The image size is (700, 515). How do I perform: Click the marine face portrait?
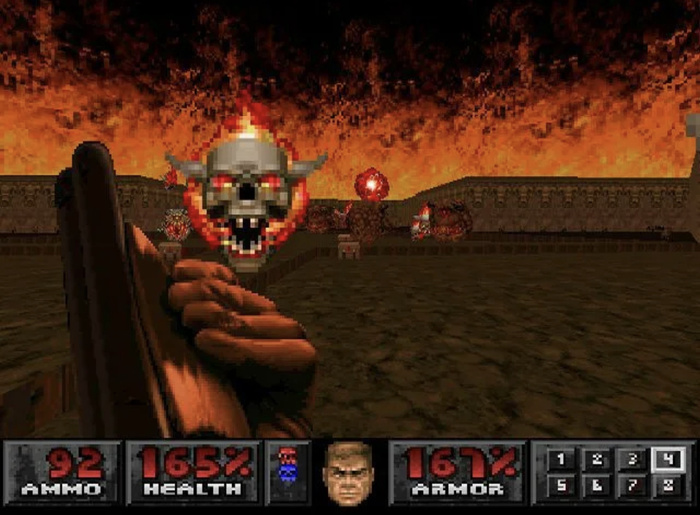point(347,472)
